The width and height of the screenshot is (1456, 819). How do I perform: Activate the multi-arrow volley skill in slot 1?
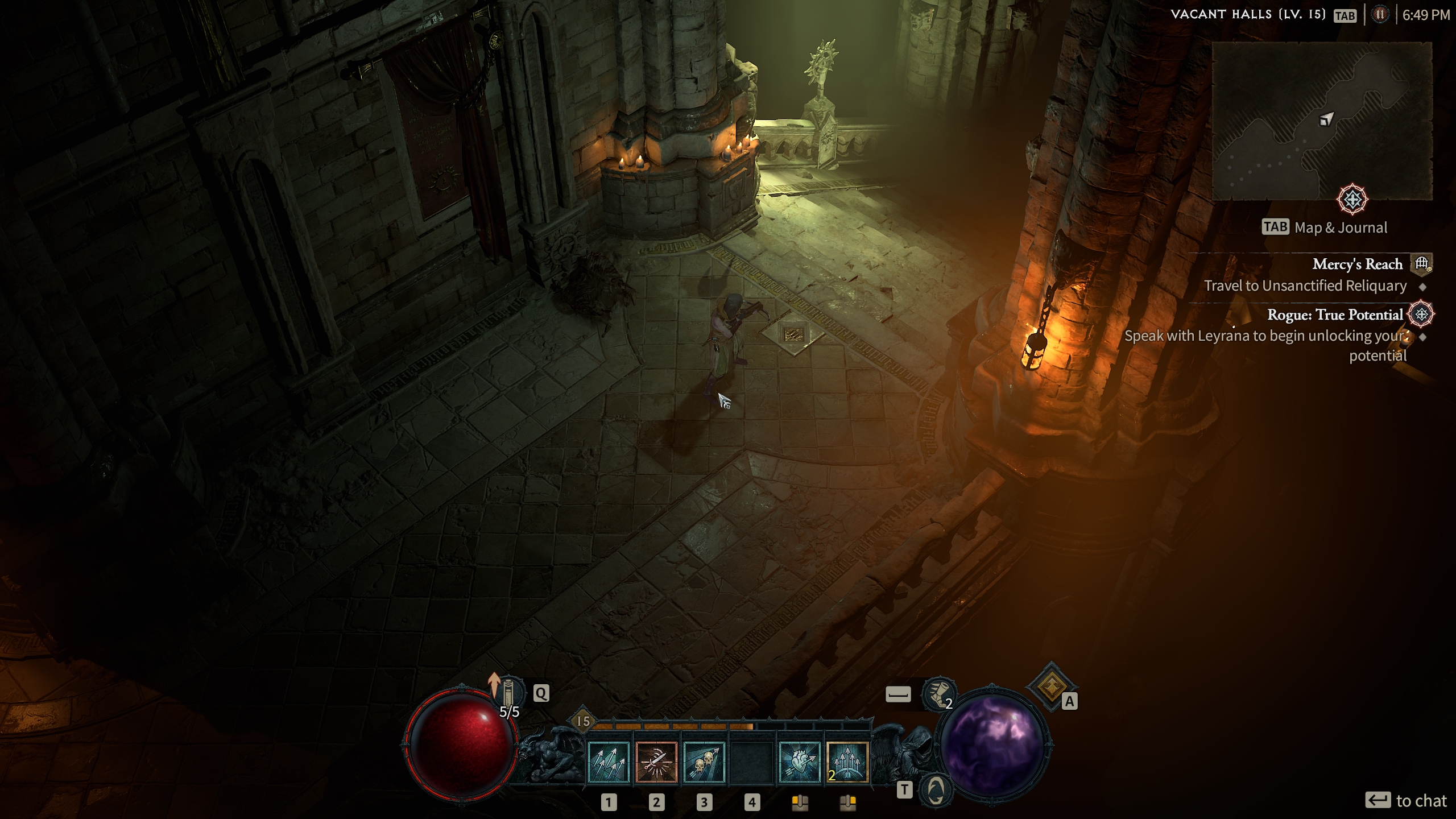(609, 763)
